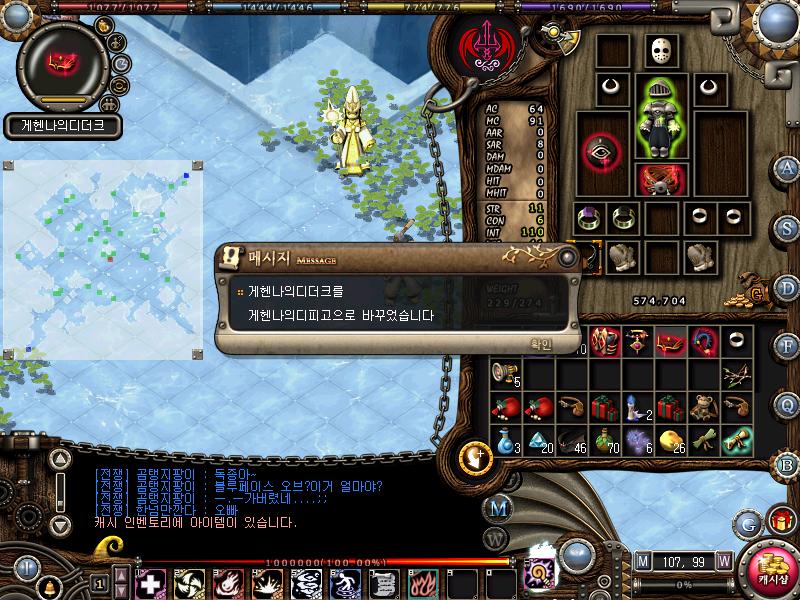This screenshot has width=800, height=600.
Task: Click the round F side button
Action: click(788, 346)
